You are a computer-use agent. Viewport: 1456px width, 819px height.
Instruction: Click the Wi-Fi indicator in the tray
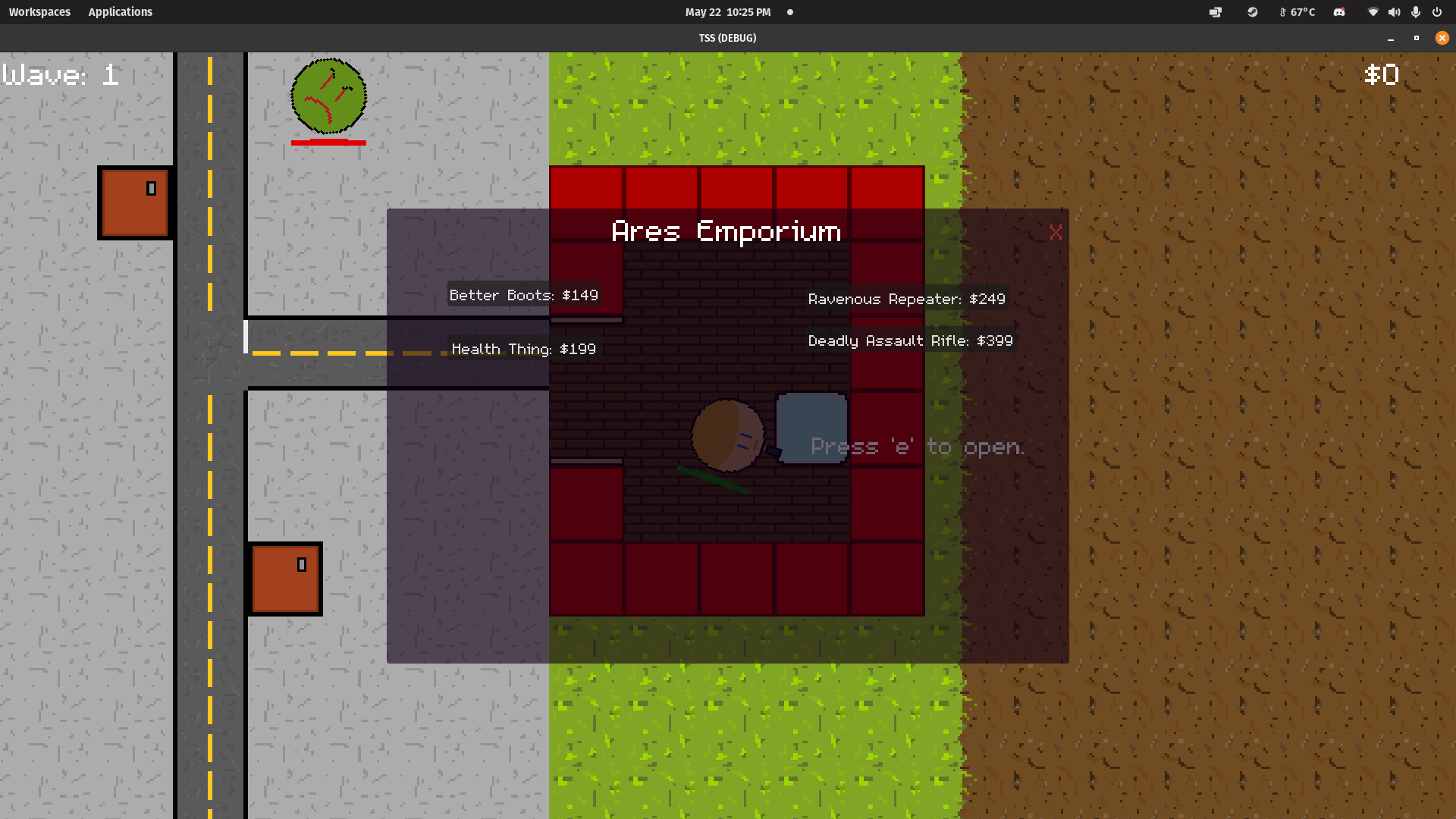[x=1373, y=12]
